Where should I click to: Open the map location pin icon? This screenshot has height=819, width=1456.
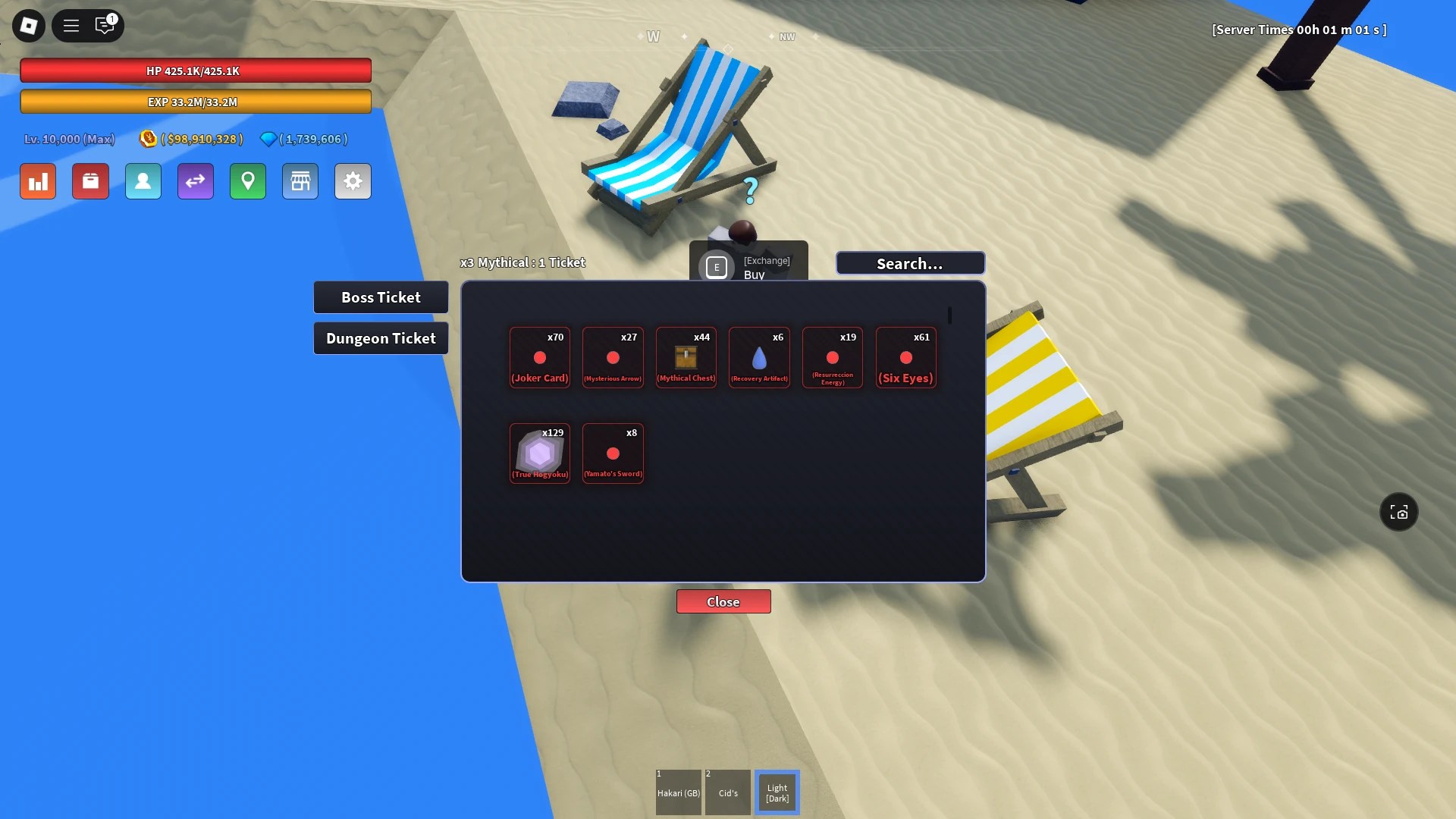[x=248, y=181]
